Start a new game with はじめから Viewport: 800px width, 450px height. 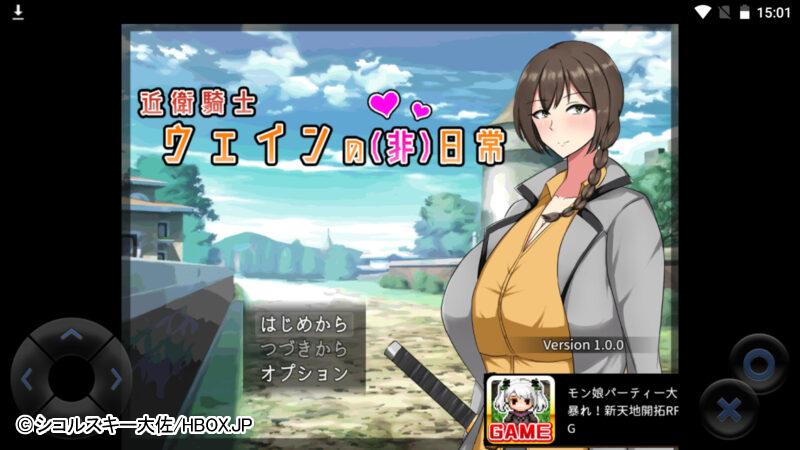[304, 324]
